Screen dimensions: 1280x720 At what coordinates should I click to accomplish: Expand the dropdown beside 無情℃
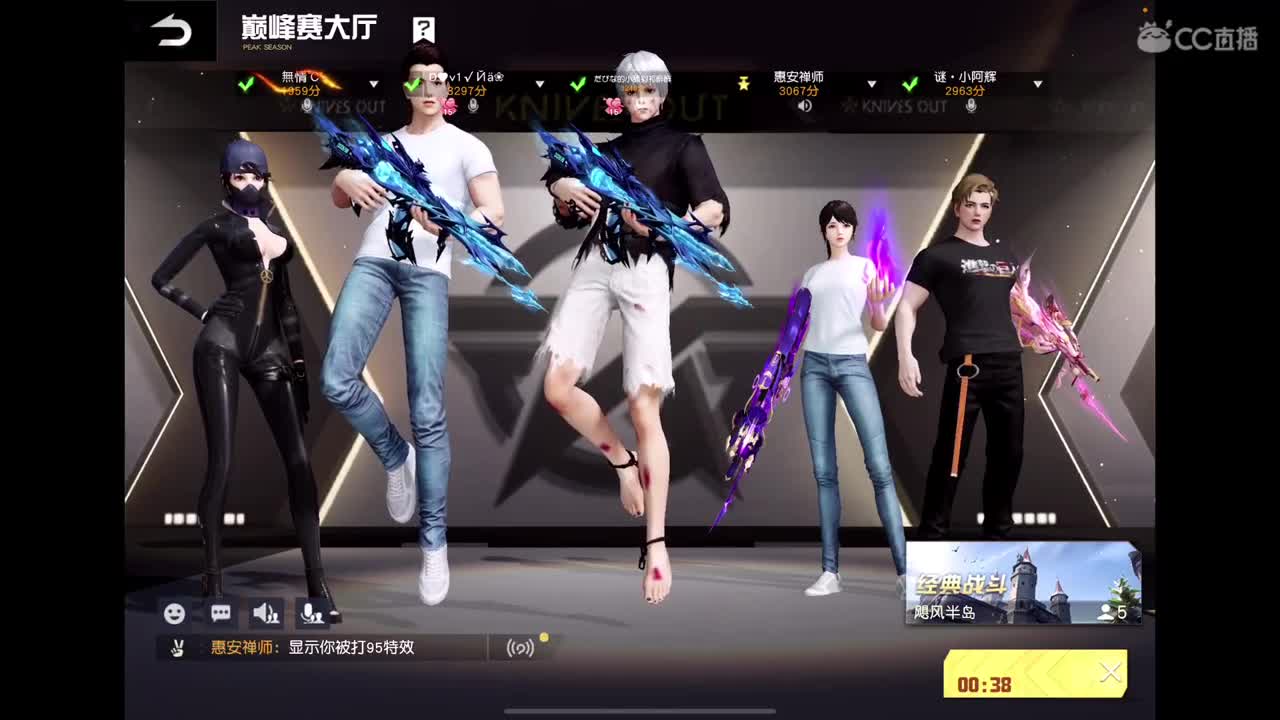point(375,86)
